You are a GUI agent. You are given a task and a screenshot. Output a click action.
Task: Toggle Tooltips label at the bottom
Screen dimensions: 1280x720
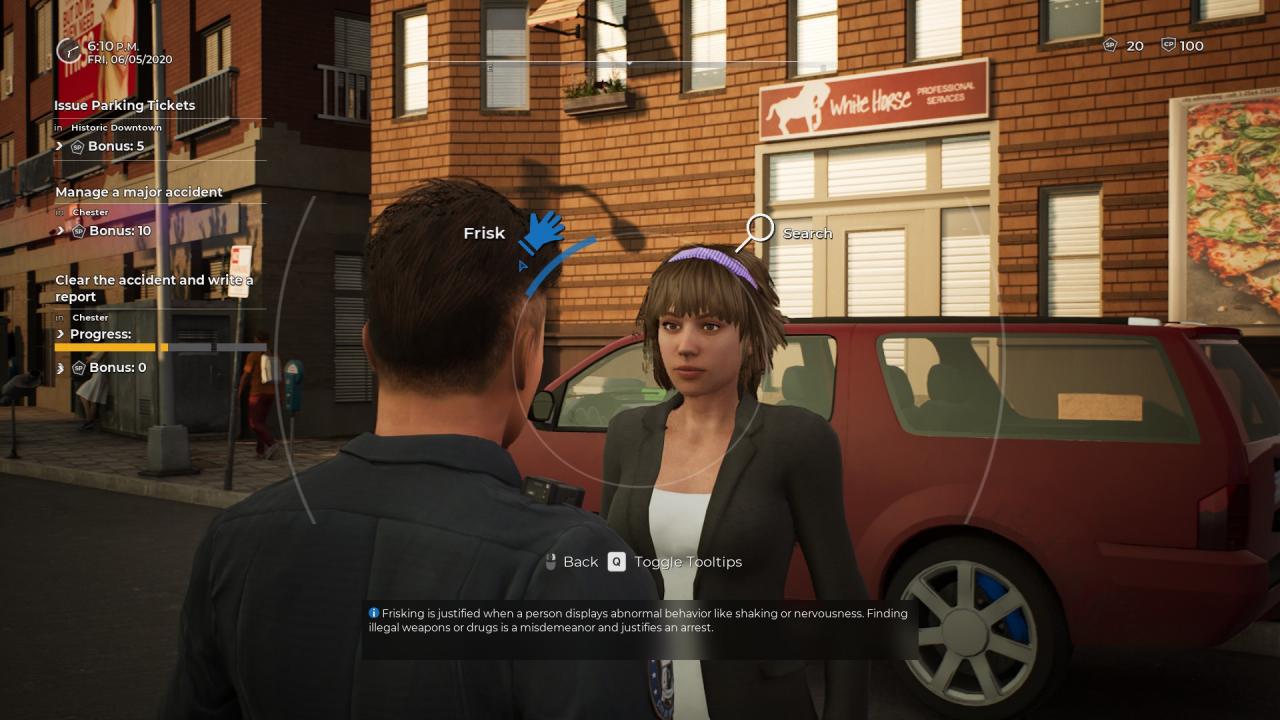(688, 562)
